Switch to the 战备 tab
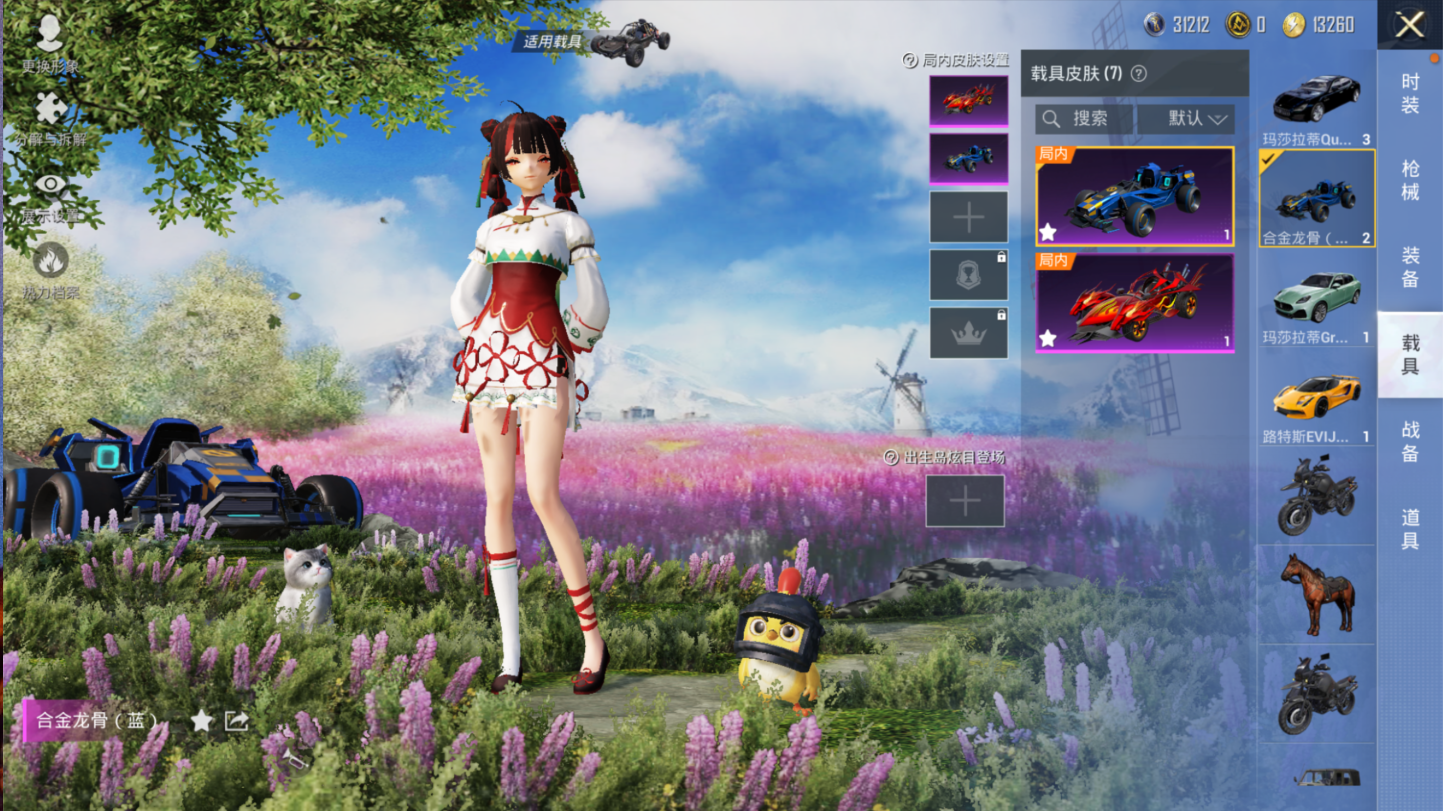 point(1410,441)
